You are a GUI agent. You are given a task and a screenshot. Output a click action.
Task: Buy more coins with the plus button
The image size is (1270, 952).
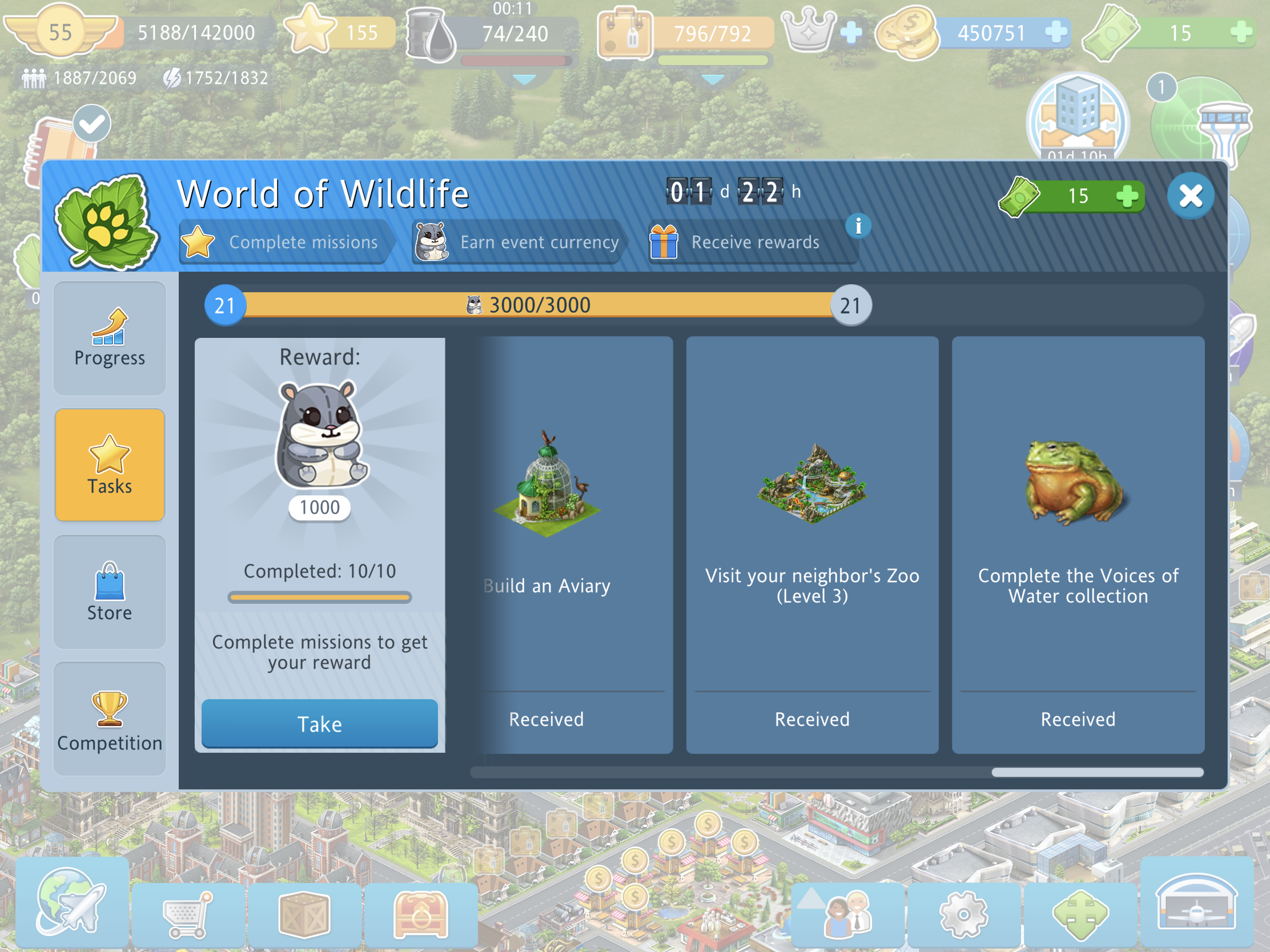(1055, 32)
